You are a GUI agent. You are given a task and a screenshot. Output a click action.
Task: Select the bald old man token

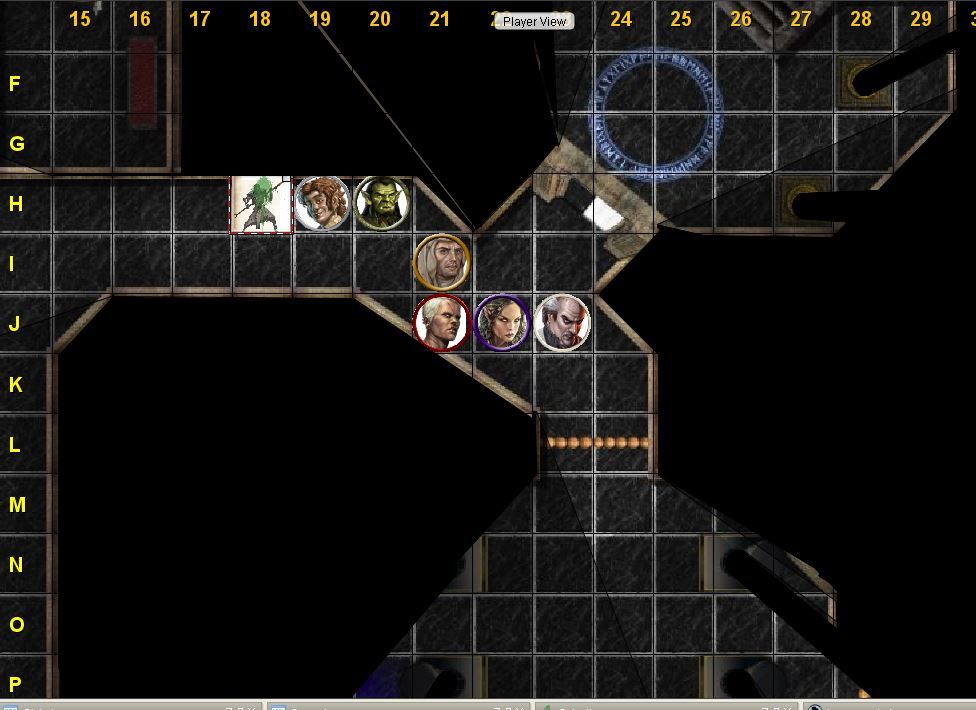[562, 323]
